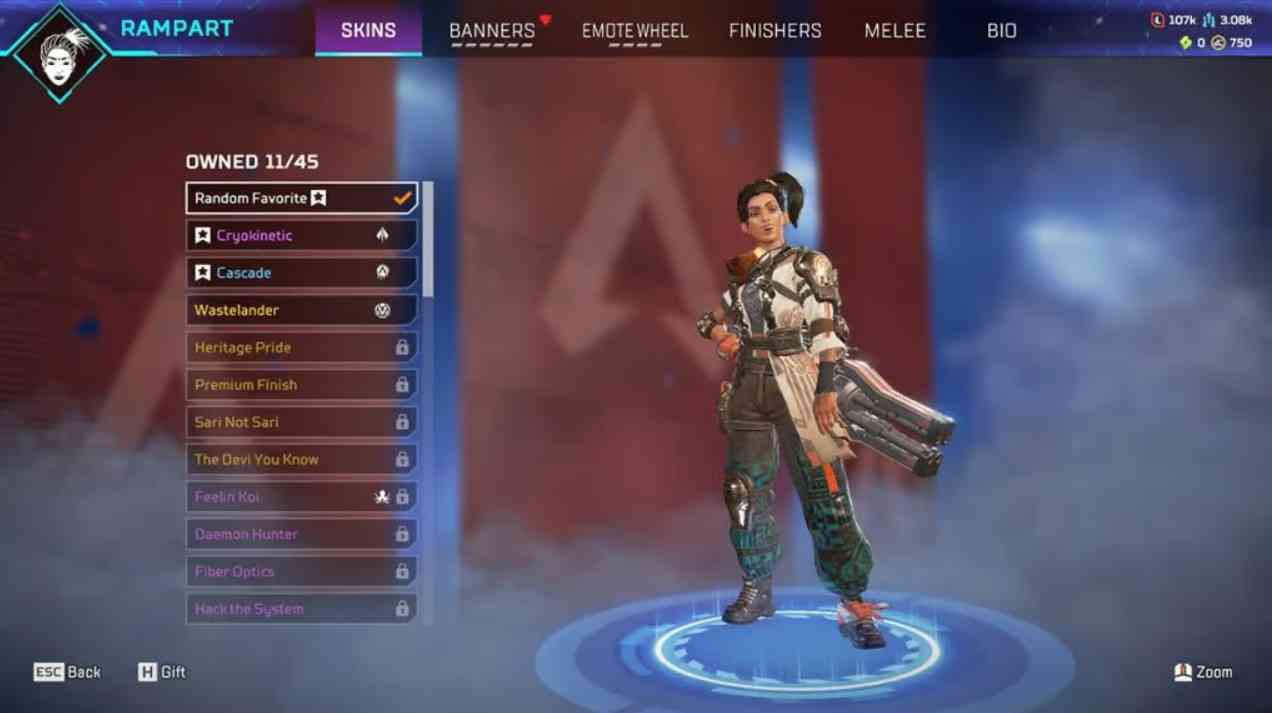
Task: Pick the Wastelander skin
Action: point(301,310)
